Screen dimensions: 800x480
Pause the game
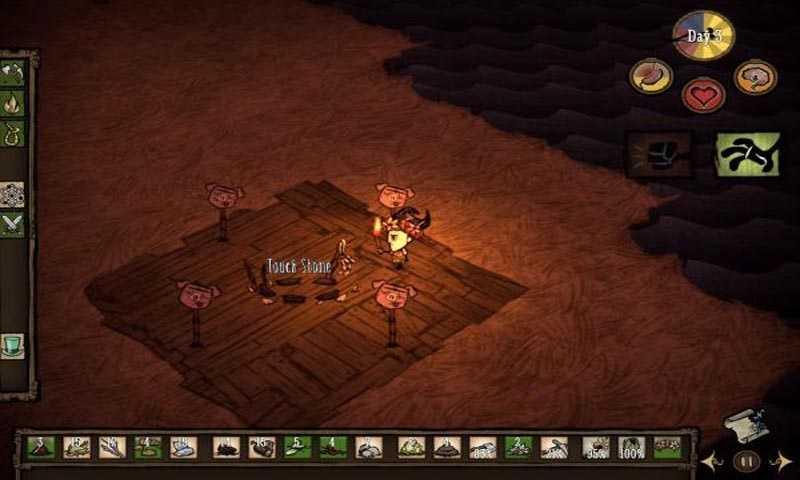tap(746, 461)
